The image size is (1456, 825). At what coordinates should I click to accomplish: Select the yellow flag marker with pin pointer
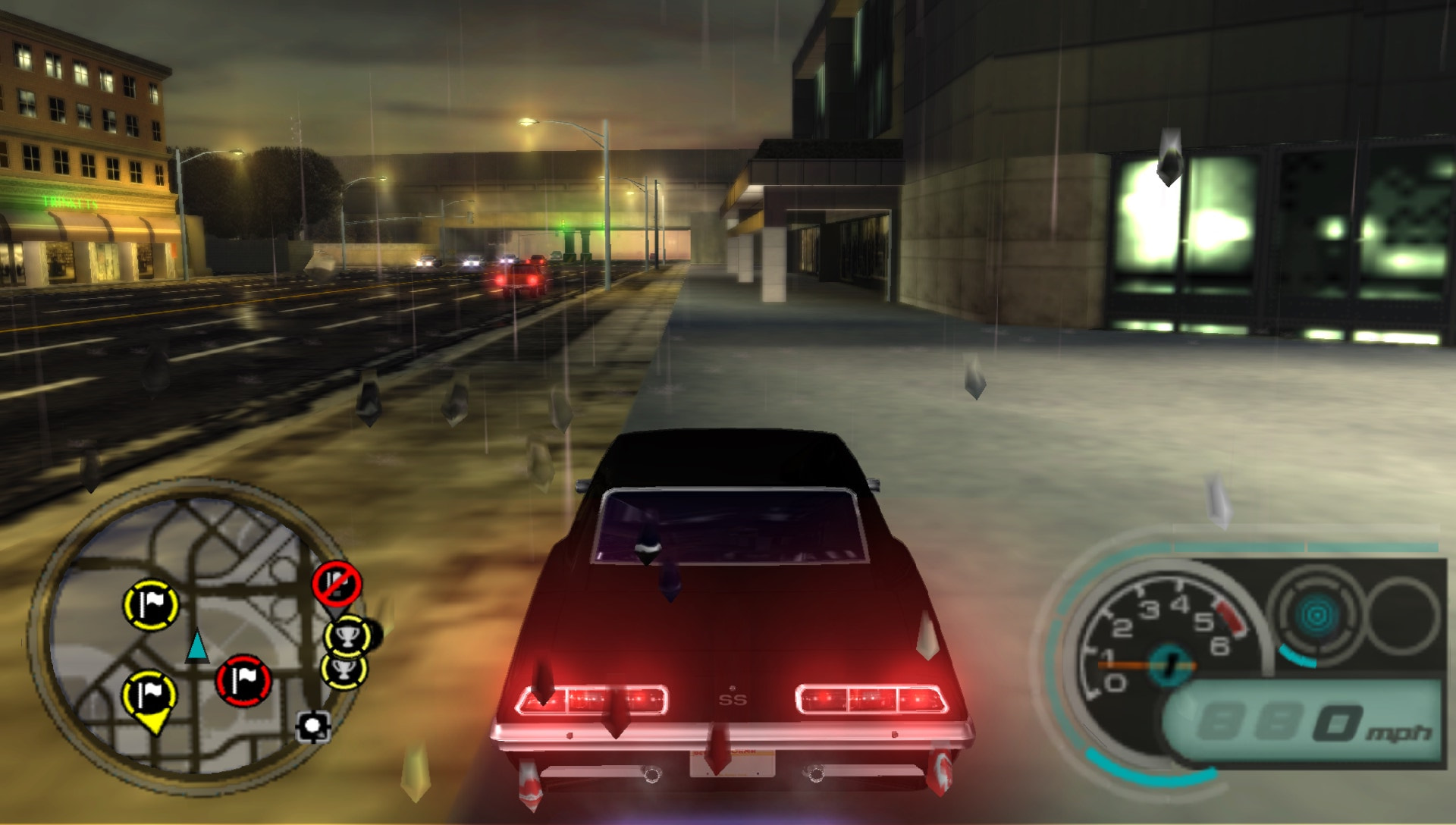tap(149, 694)
